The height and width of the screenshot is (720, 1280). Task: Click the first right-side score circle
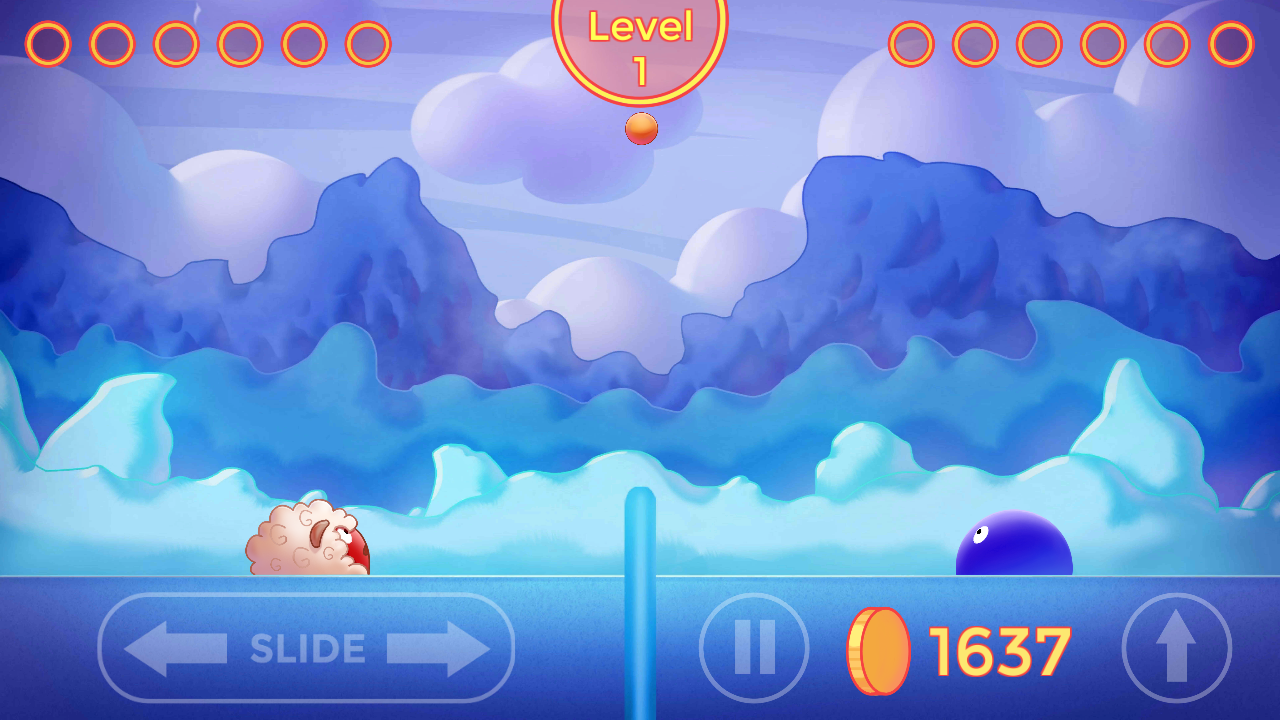click(911, 43)
